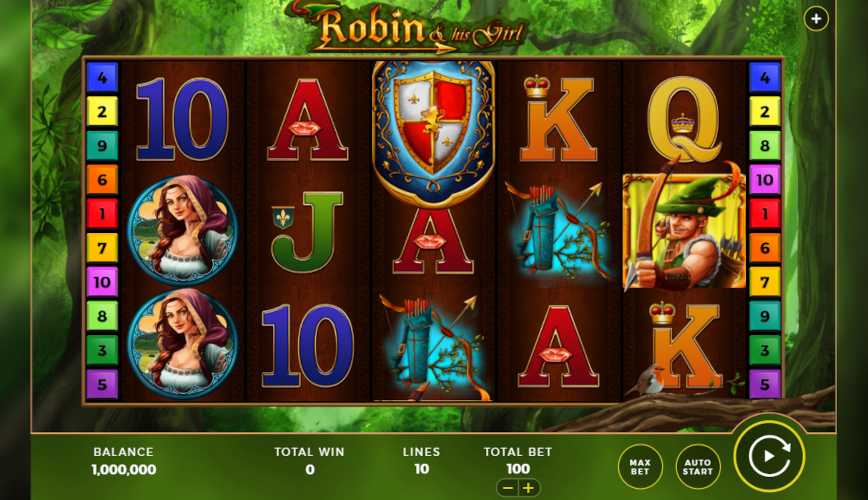This screenshot has height=500, width=868.
Task: Increase total bet with the plus button
Action: click(x=528, y=488)
